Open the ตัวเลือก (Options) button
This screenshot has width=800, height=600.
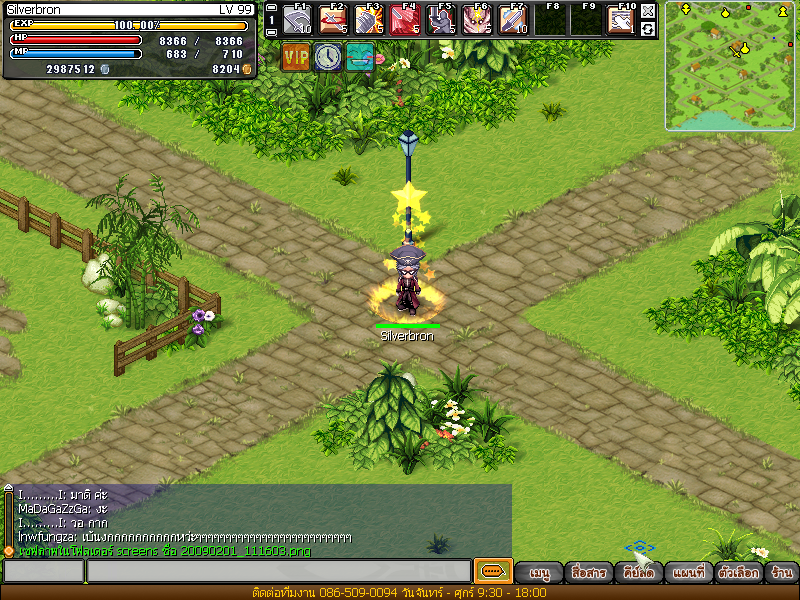click(739, 574)
